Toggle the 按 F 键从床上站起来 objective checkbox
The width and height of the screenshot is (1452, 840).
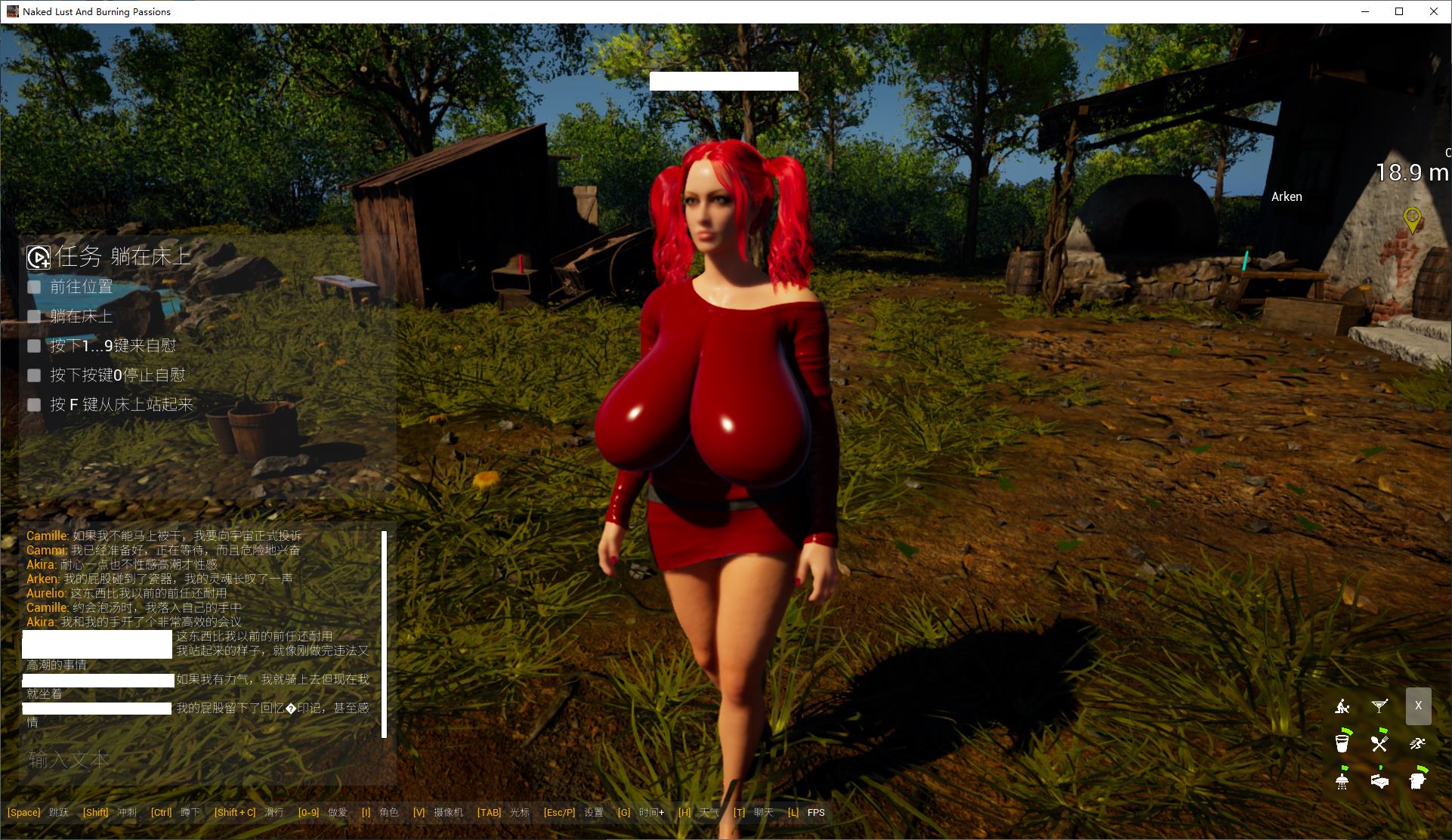pos(34,405)
